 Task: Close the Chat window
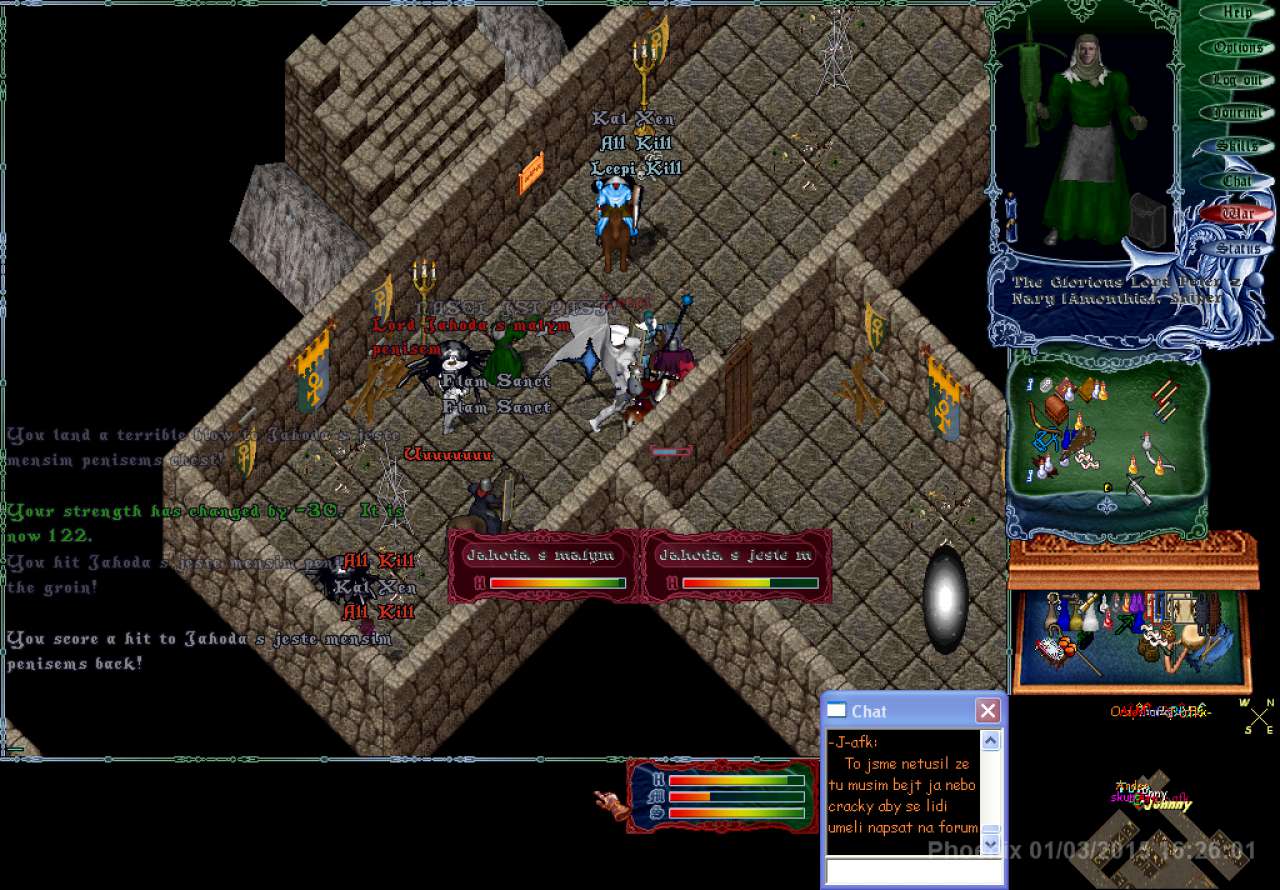(987, 711)
